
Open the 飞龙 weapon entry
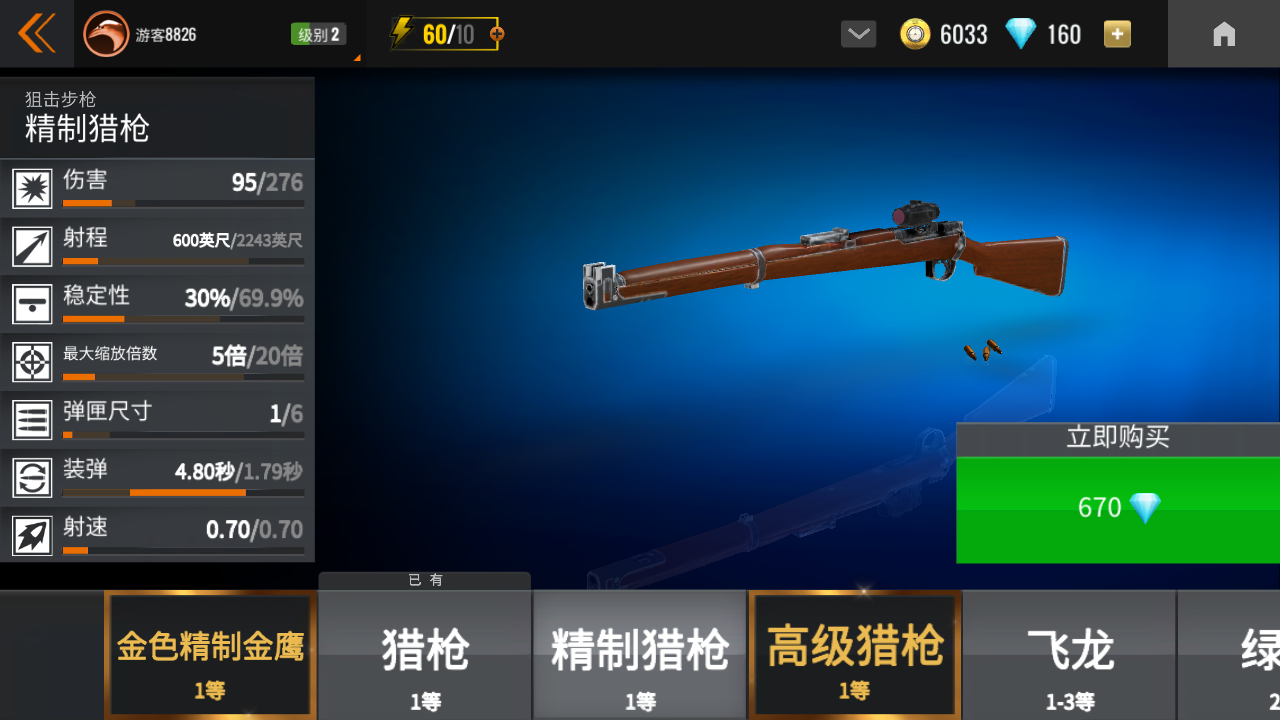(x=1068, y=655)
